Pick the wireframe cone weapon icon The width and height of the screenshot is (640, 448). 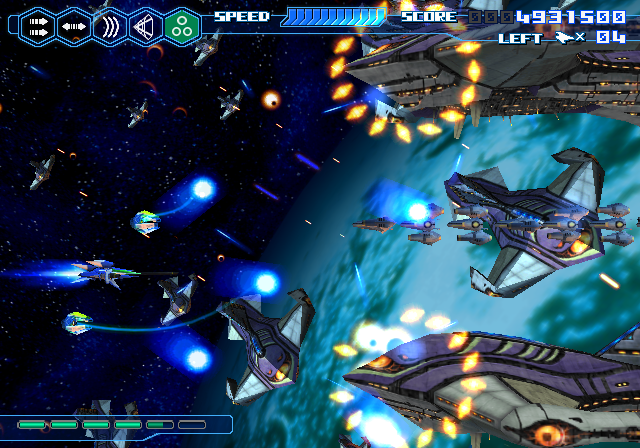(x=146, y=26)
